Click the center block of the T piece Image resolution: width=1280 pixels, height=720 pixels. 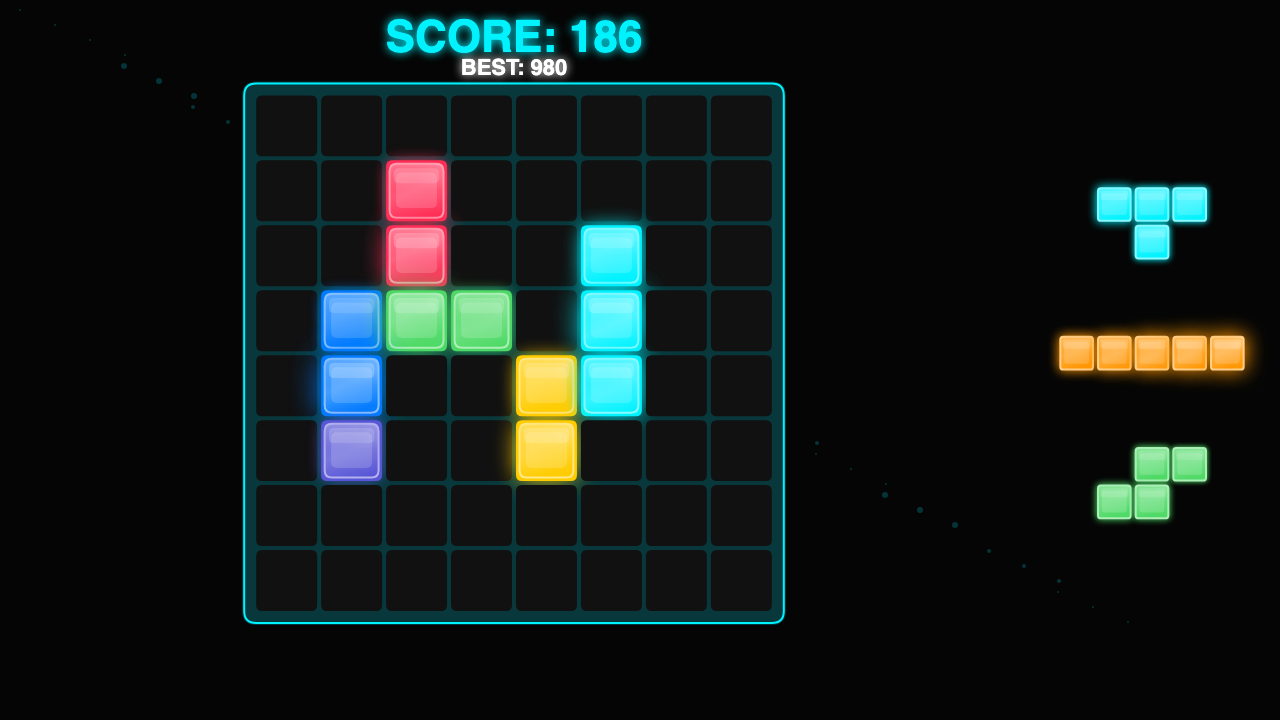(x=1151, y=206)
